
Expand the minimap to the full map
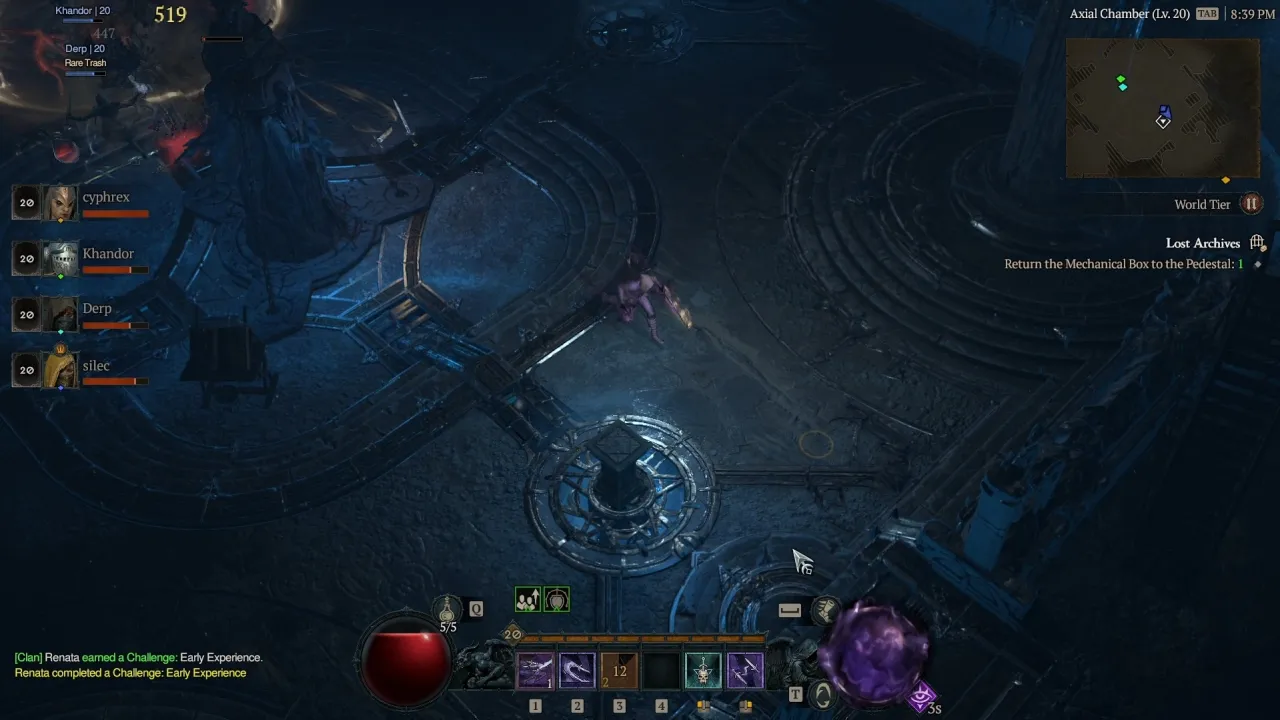tap(1161, 109)
